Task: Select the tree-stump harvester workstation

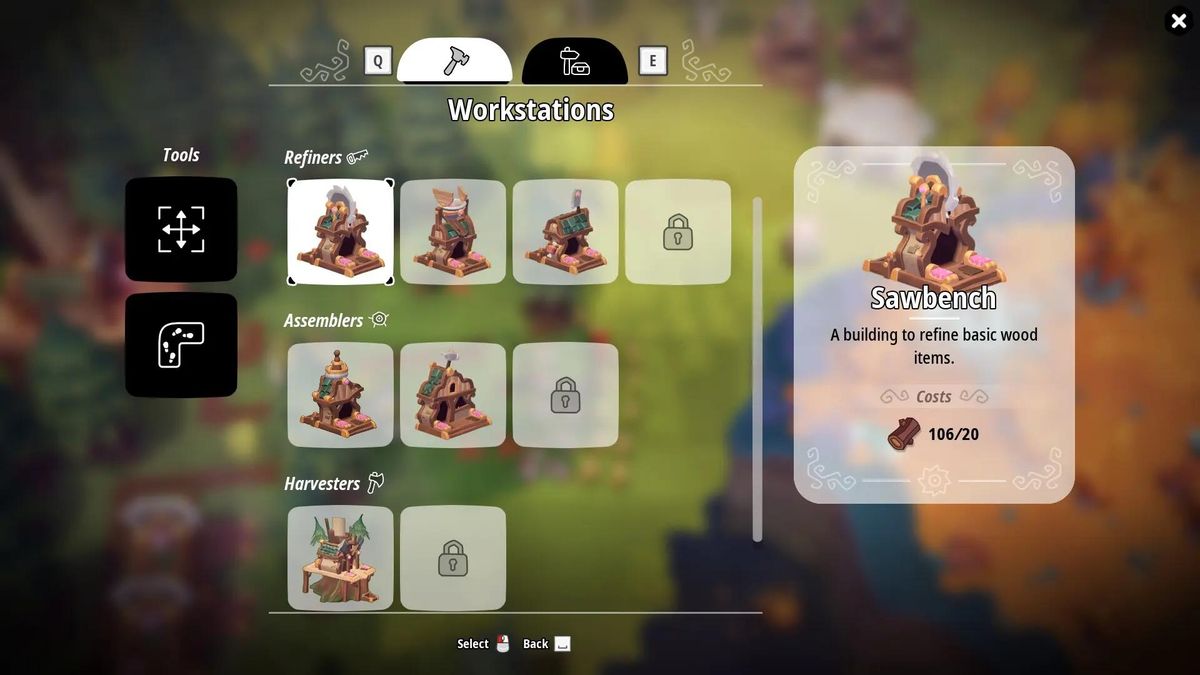Action: pyautogui.click(x=341, y=558)
